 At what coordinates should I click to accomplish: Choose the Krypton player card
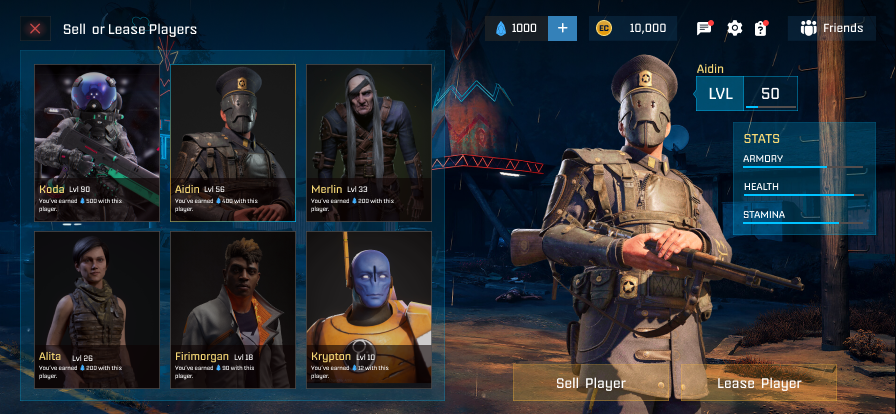[x=369, y=309]
